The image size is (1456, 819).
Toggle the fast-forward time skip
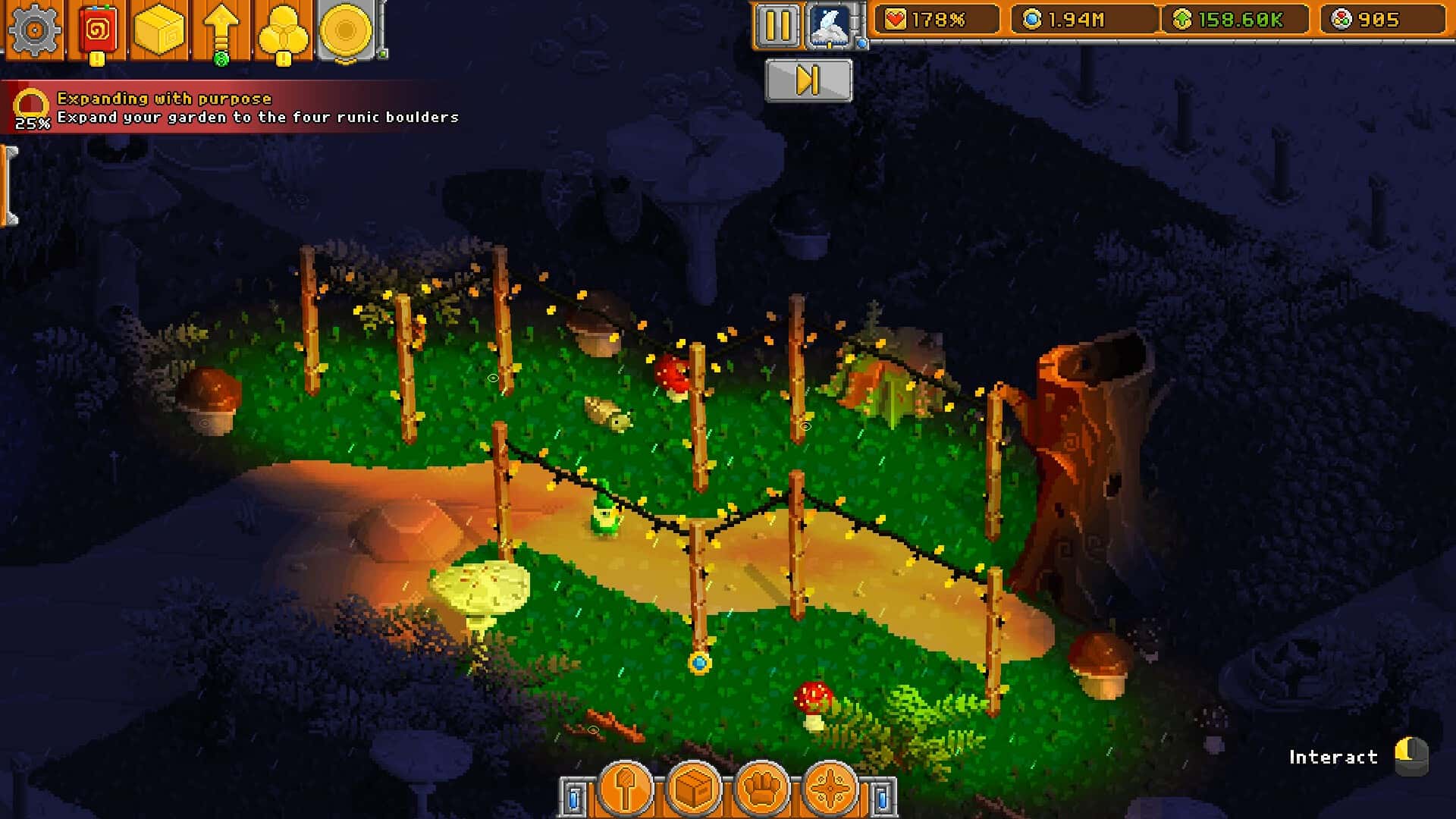[x=807, y=81]
